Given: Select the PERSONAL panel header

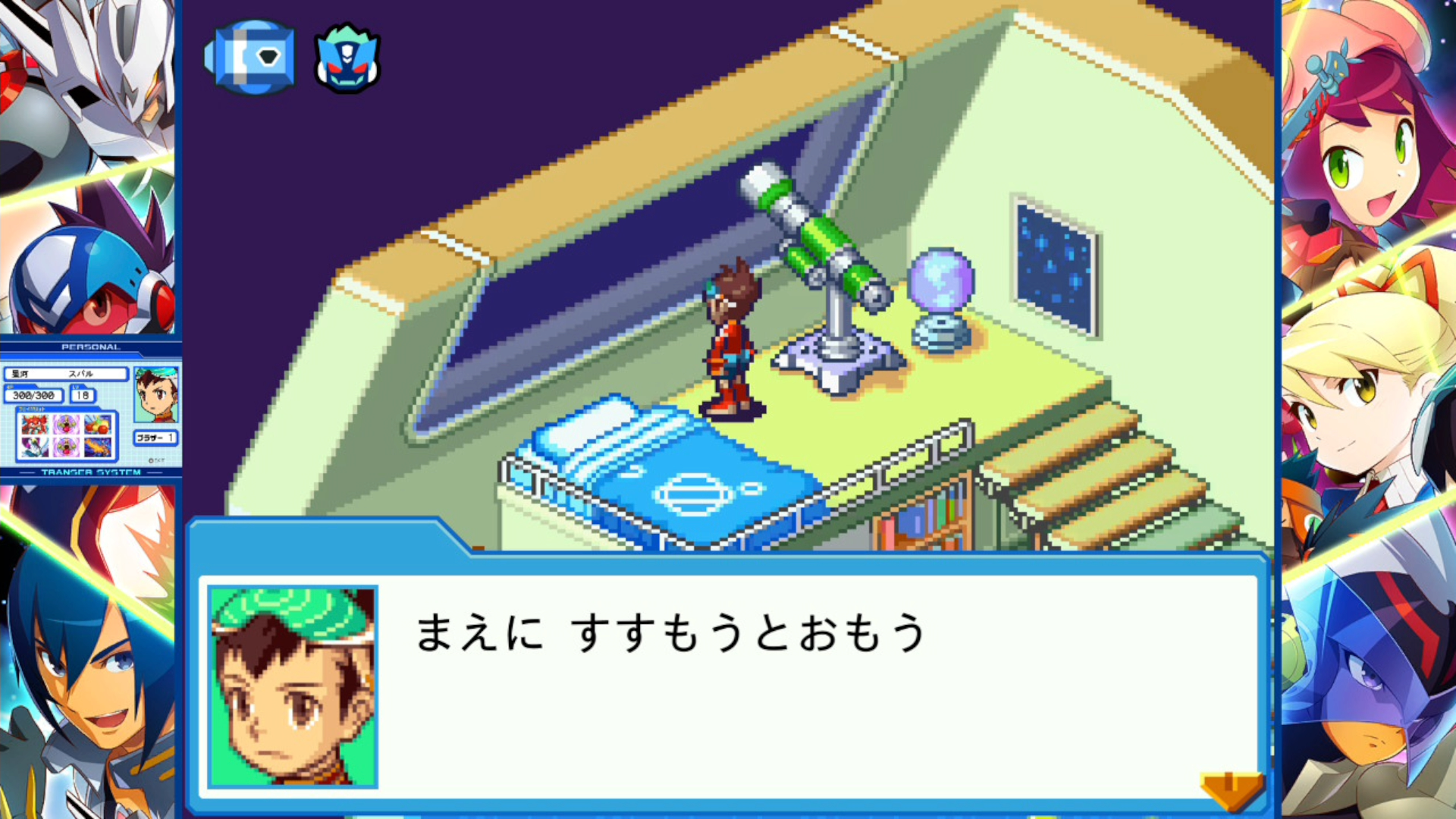Looking at the screenshot, I should pyautogui.click(x=91, y=347).
